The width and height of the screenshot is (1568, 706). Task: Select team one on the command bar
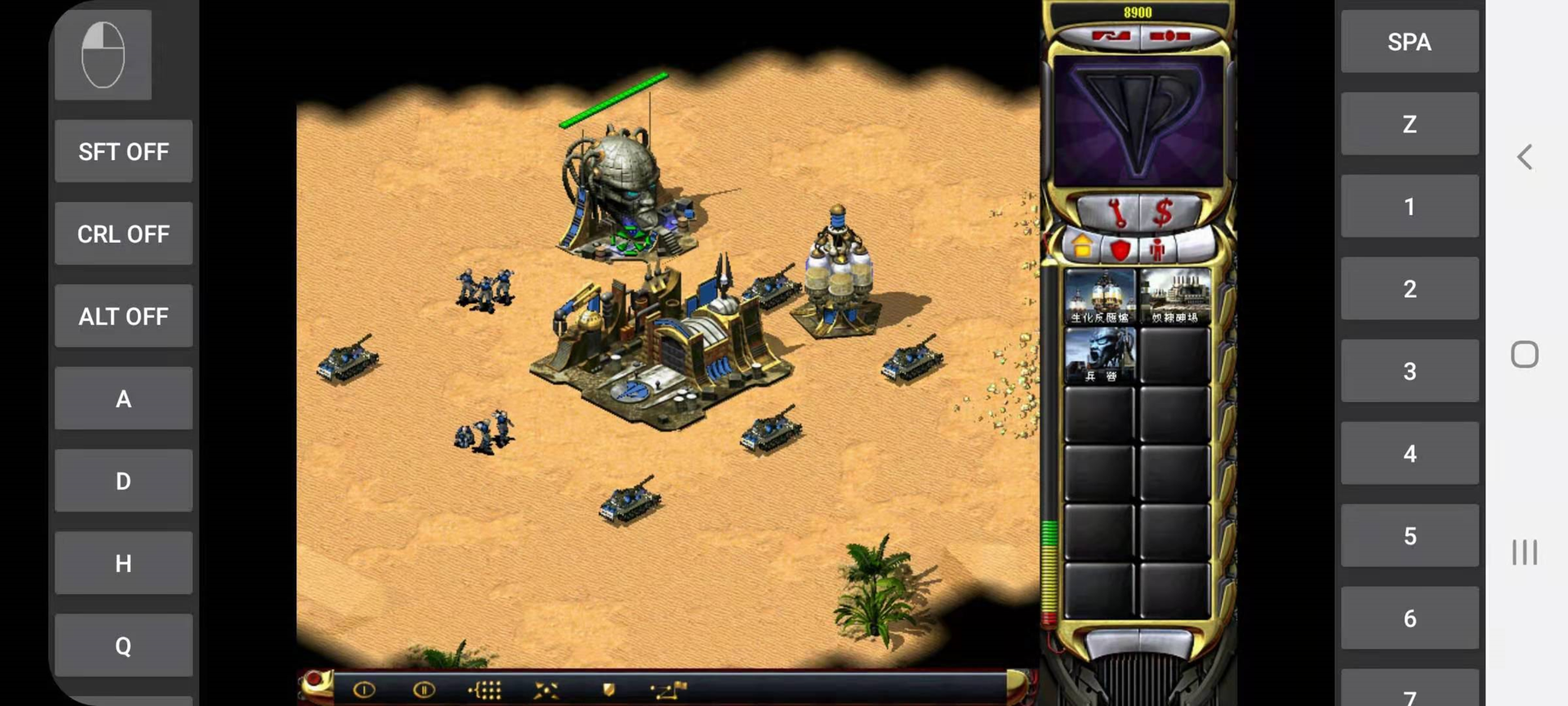(364, 690)
